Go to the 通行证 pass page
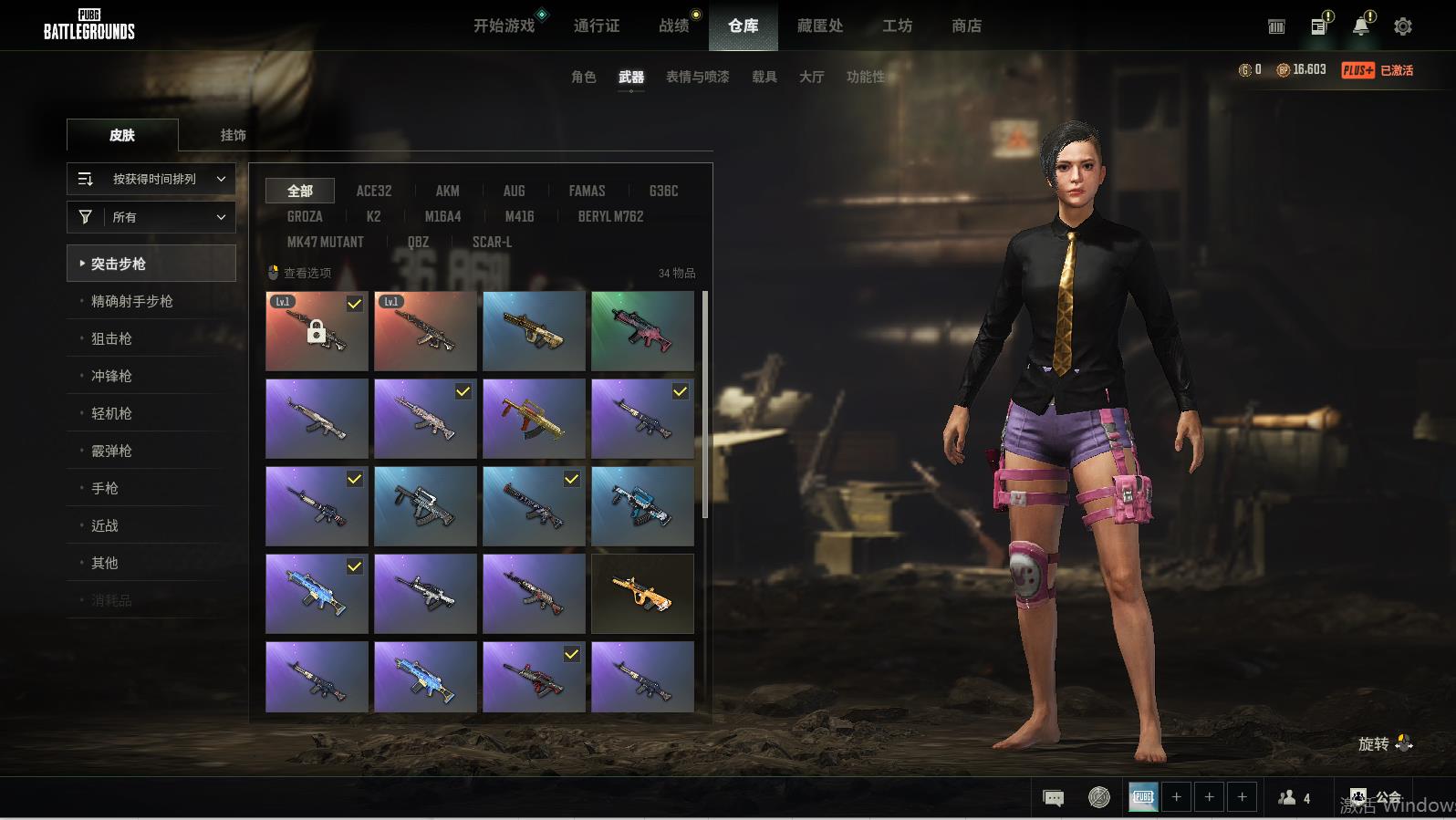The width and height of the screenshot is (1456, 820). (x=597, y=26)
